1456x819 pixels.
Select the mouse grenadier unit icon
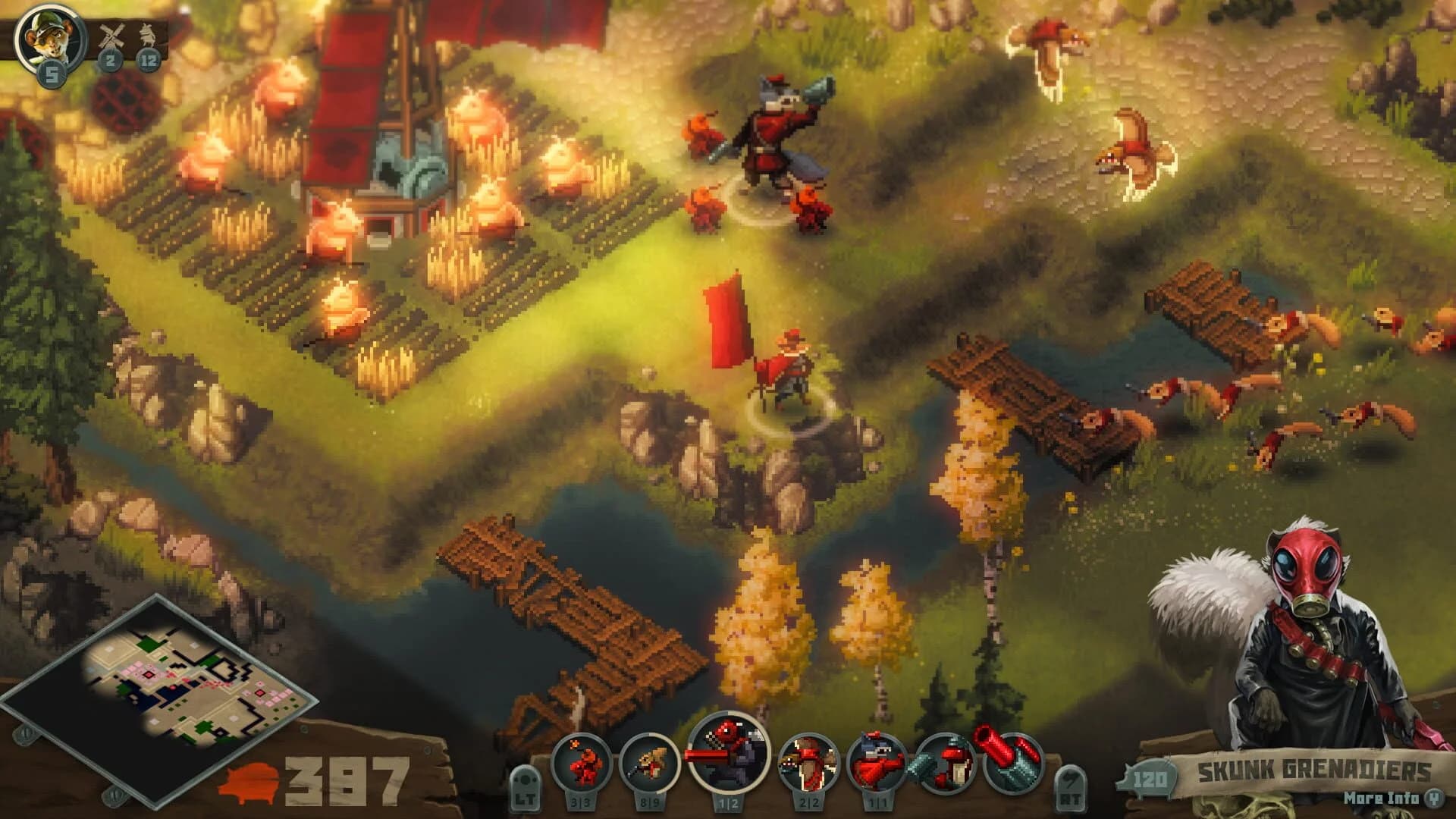click(580, 762)
